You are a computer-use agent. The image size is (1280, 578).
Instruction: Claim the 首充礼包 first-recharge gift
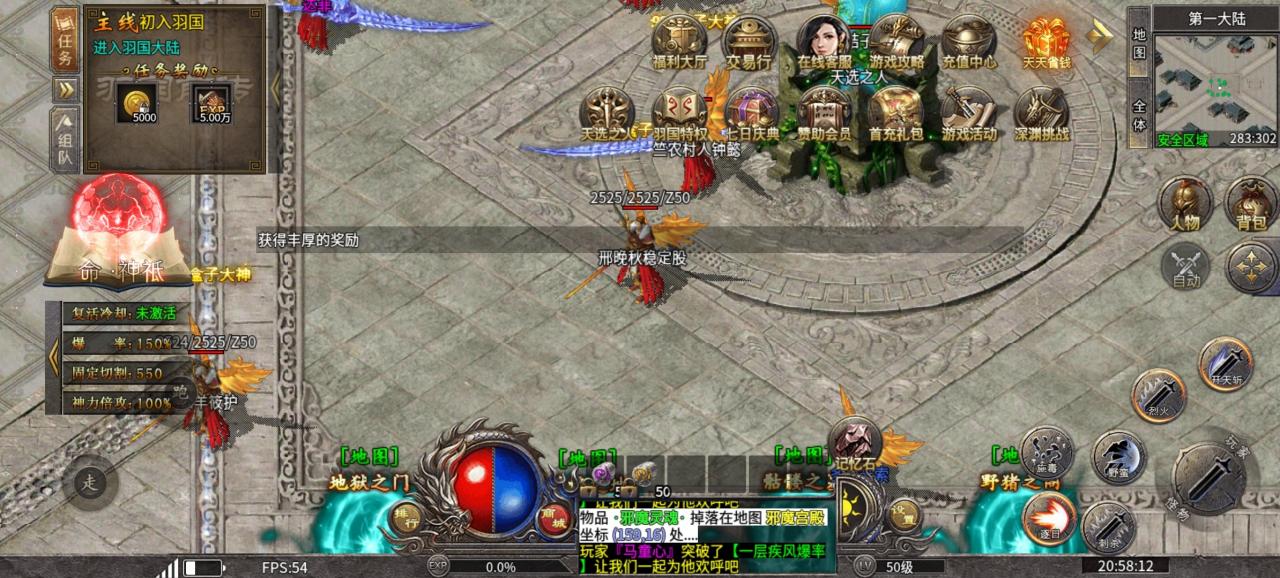click(895, 114)
